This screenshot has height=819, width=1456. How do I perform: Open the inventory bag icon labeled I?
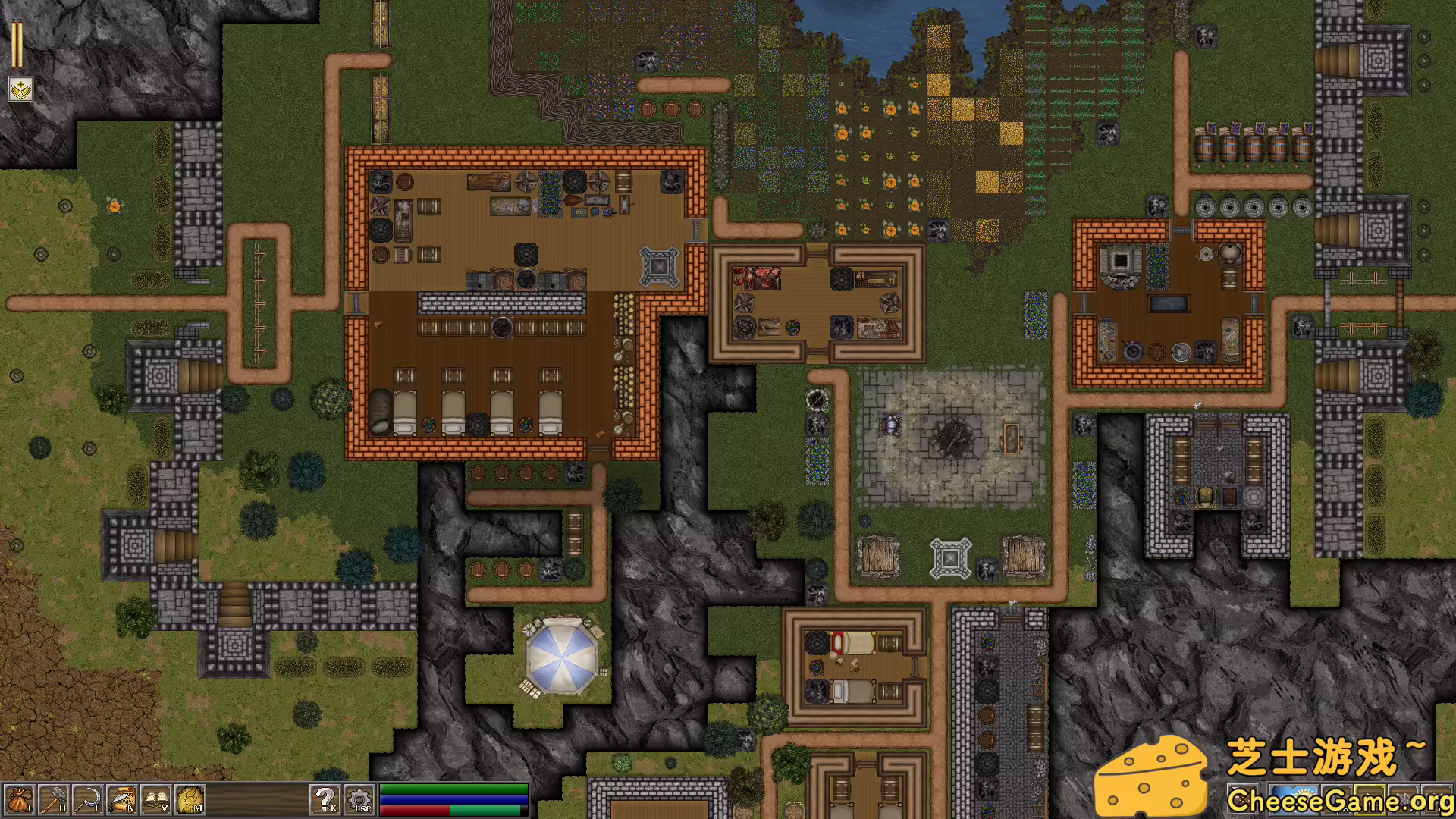pos(19,800)
